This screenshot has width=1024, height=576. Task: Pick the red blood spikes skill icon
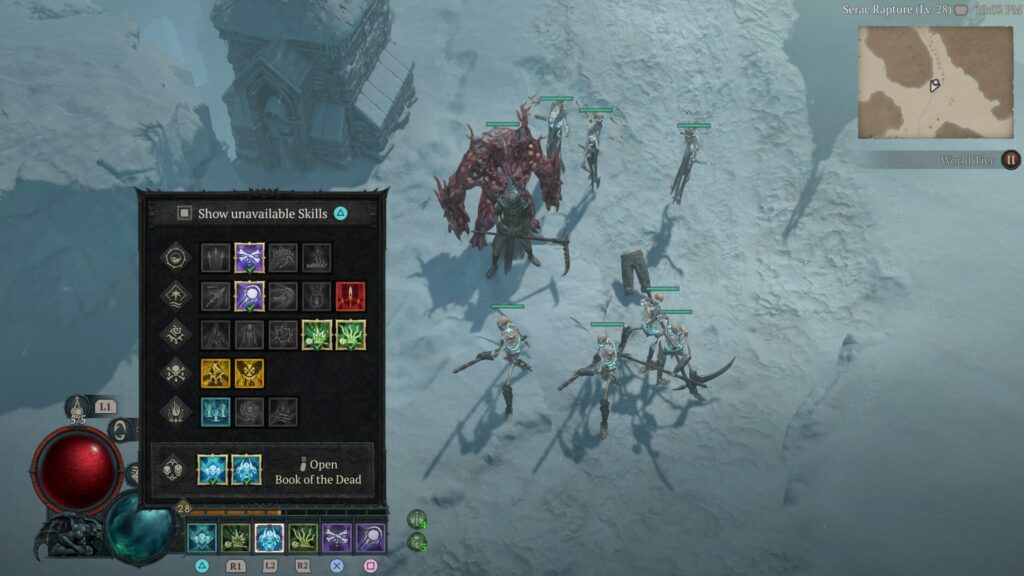[x=350, y=296]
